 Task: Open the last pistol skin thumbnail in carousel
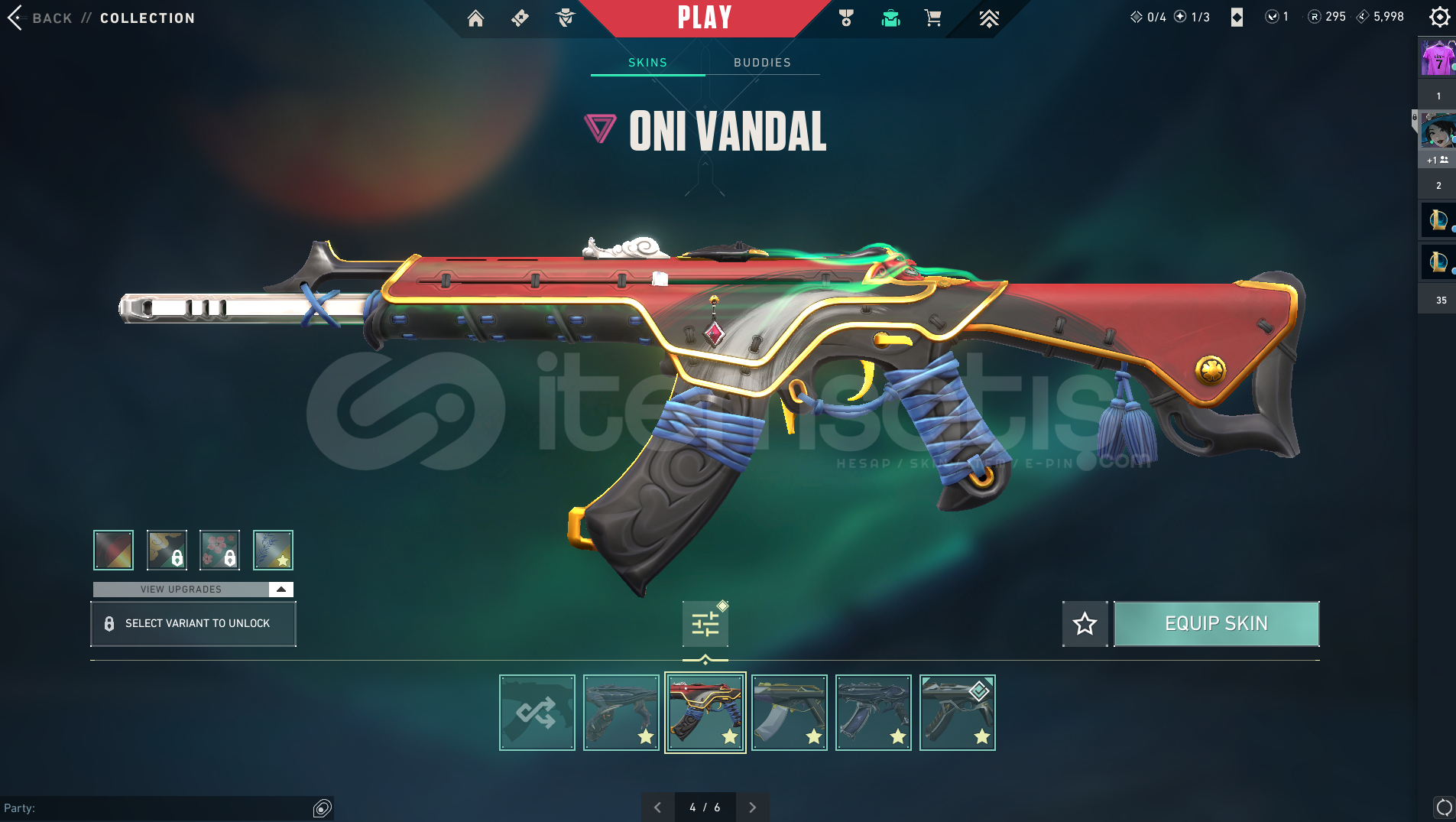(958, 712)
